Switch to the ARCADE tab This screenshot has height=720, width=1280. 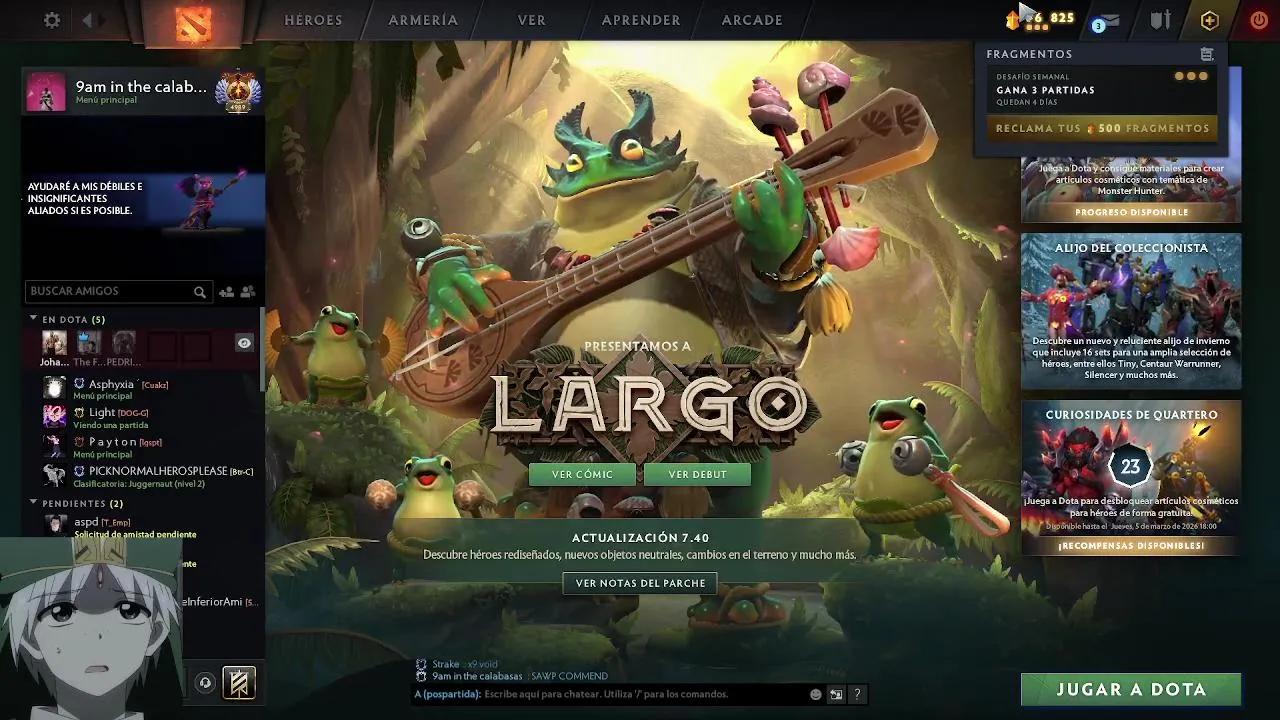click(751, 20)
